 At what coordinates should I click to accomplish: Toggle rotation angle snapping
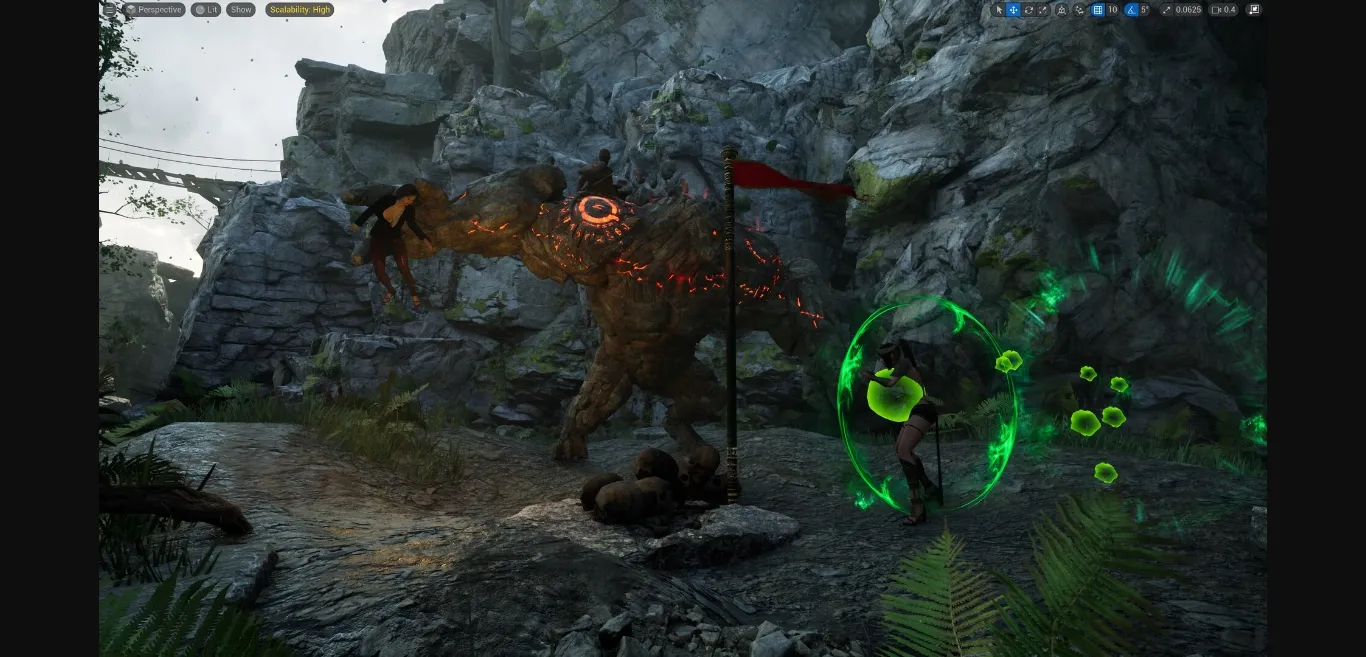[1131, 10]
